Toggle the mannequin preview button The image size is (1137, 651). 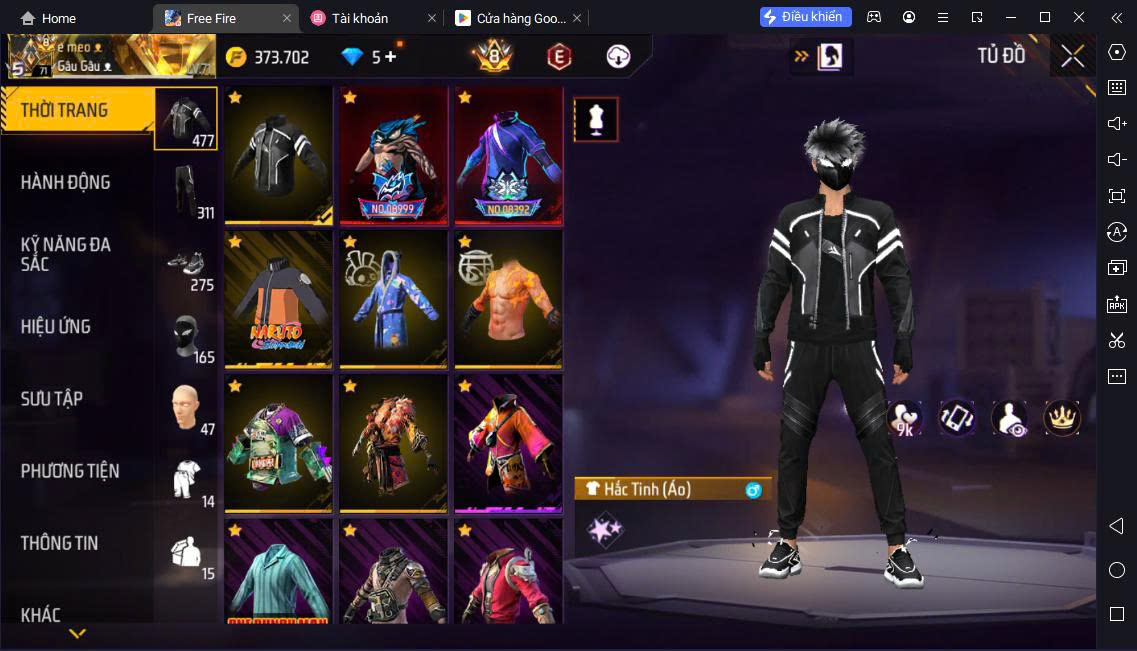[x=596, y=120]
